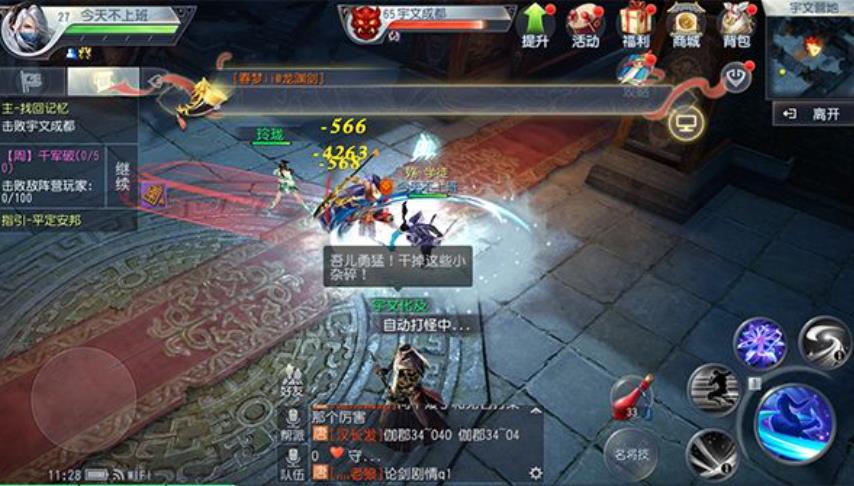The width and height of the screenshot is (854, 486).
Task: Click the 继续 continue button
Action: (x=123, y=176)
